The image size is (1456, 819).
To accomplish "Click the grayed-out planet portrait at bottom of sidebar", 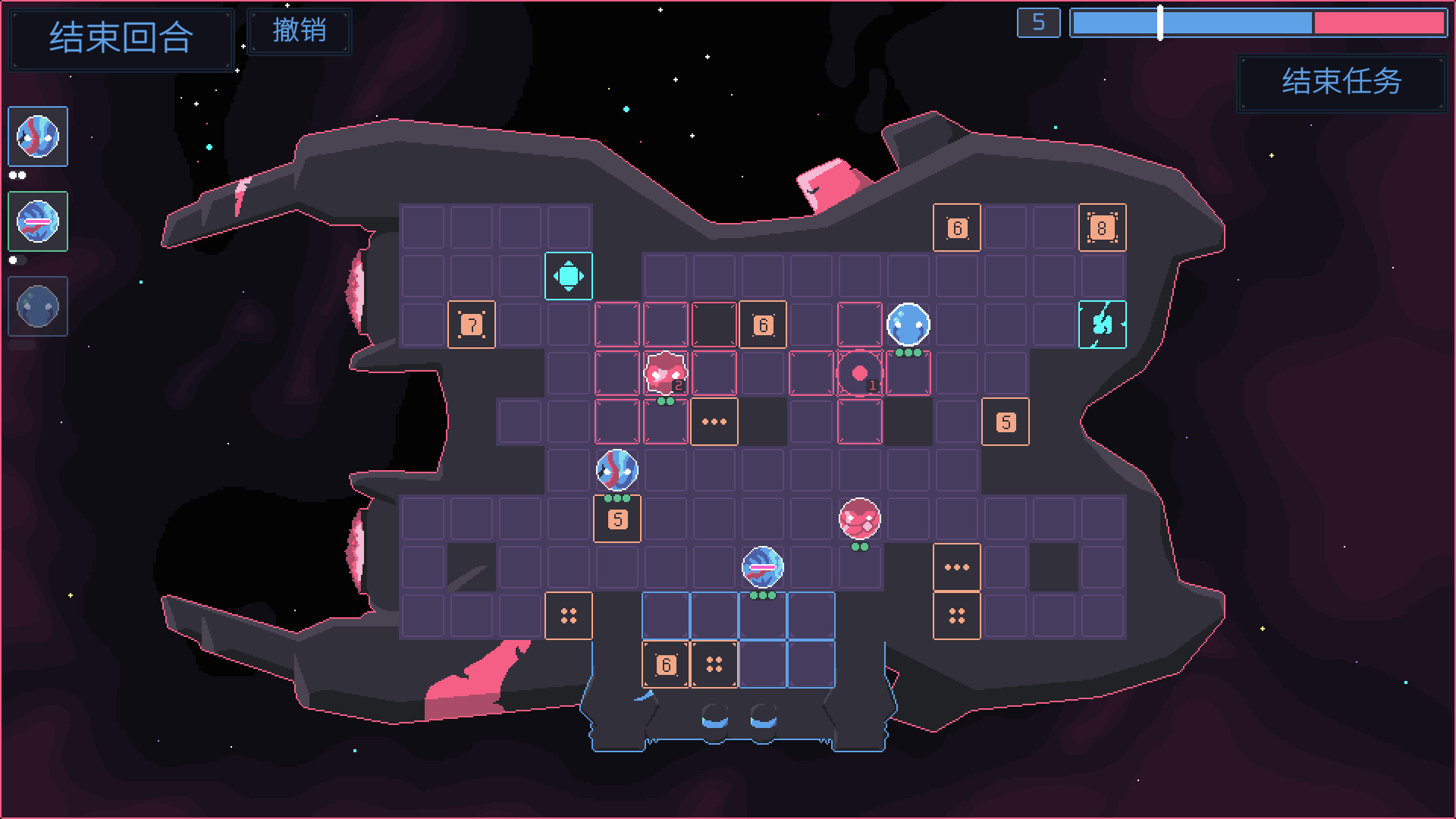I will (x=38, y=306).
